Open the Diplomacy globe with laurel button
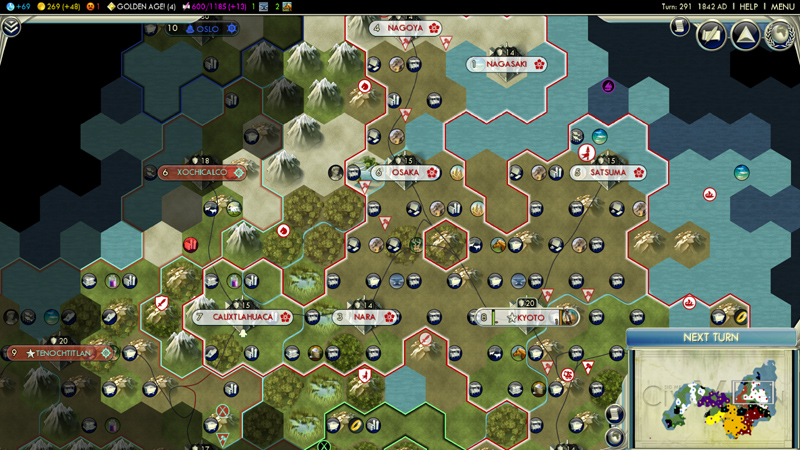The image size is (800, 450). (x=778, y=35)
